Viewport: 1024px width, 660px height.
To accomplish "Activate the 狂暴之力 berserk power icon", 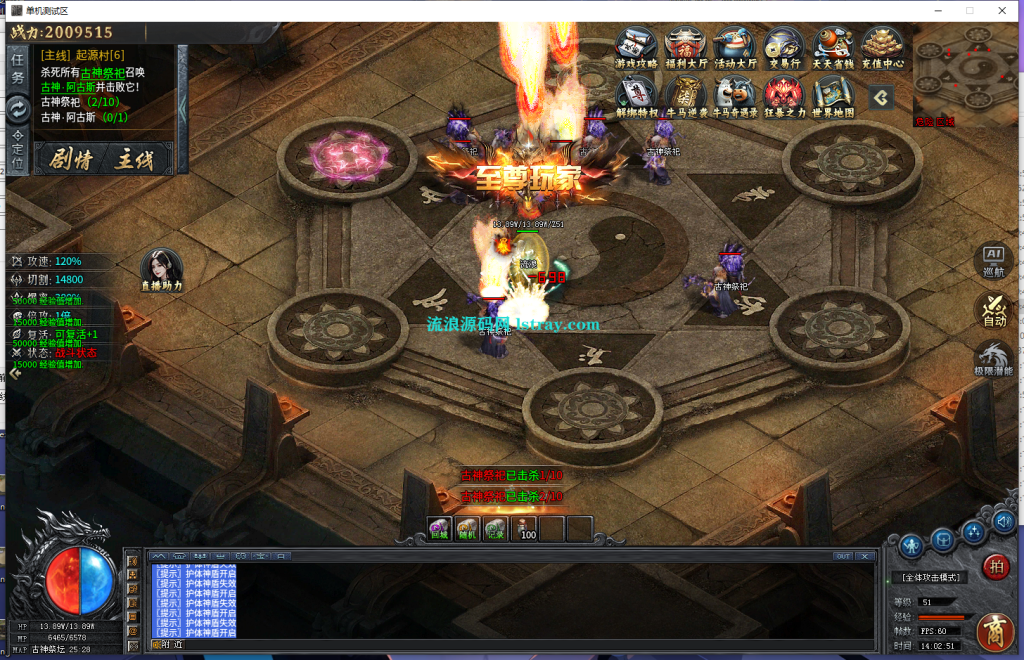I will pyautogui.click(x=784, y=97).
